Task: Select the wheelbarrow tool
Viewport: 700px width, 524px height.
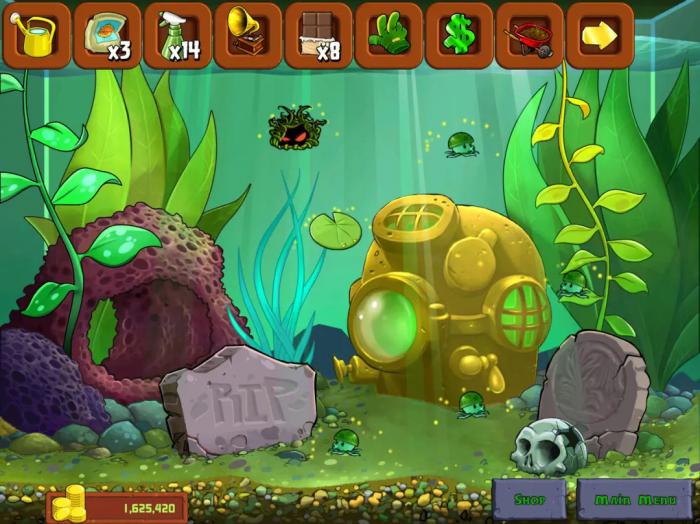Action: click(530, 35)
